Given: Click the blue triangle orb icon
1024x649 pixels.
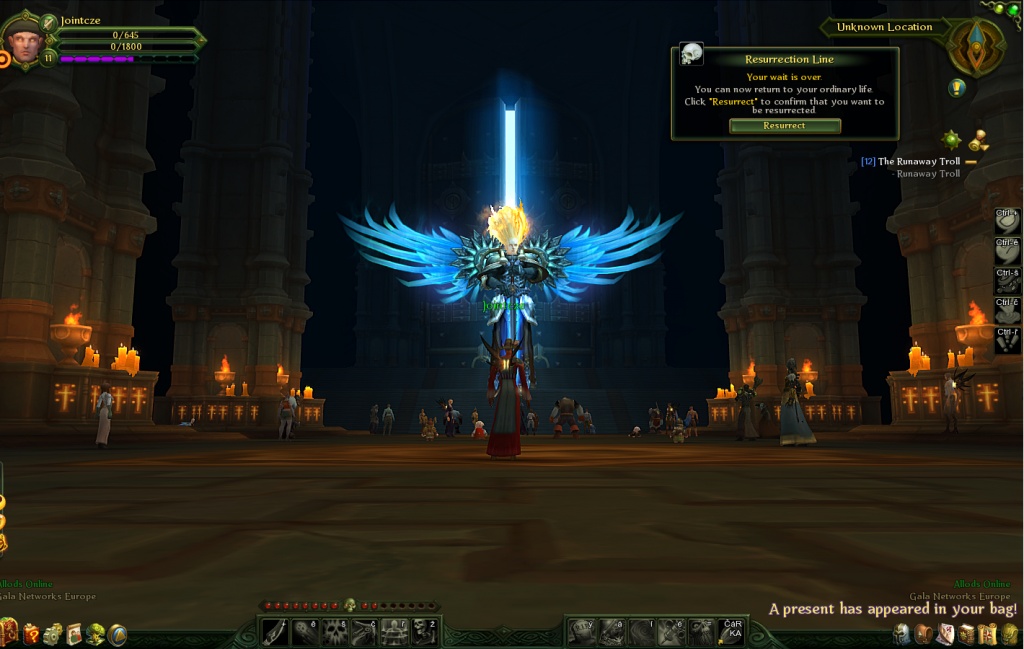Looking at the screenshot, I should coord(117,633).
